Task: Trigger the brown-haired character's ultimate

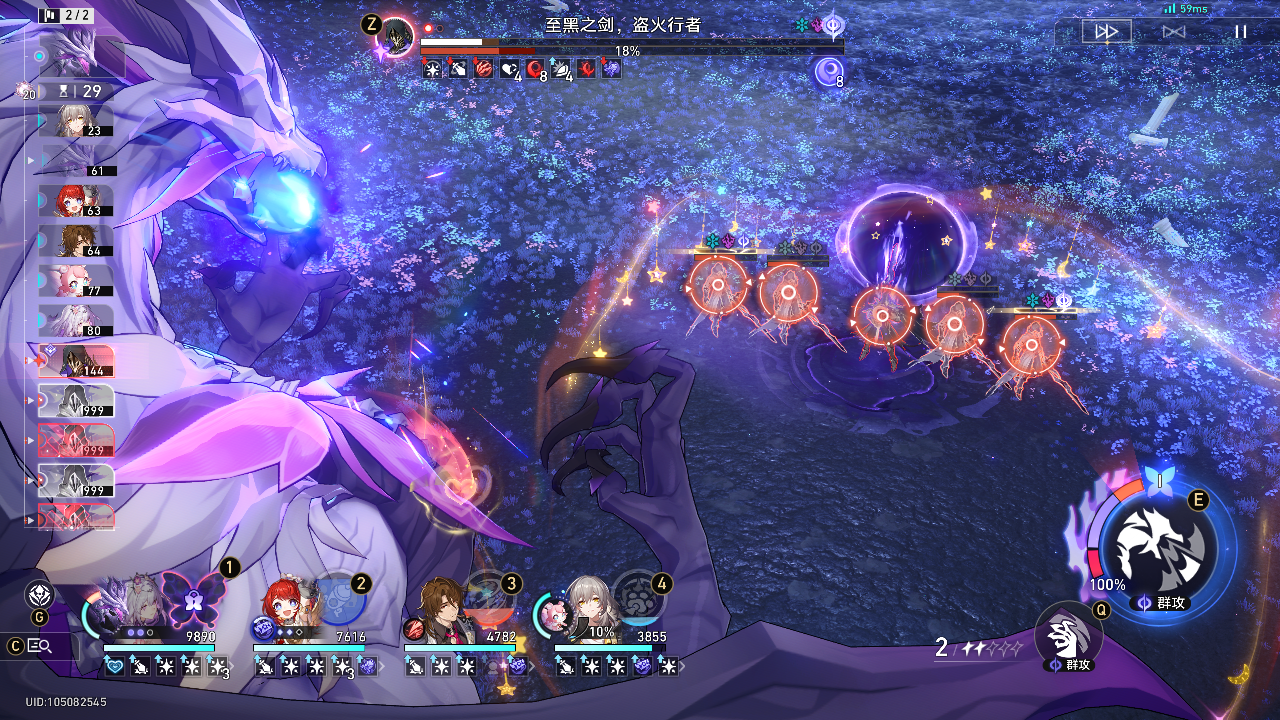Action: 491,600
